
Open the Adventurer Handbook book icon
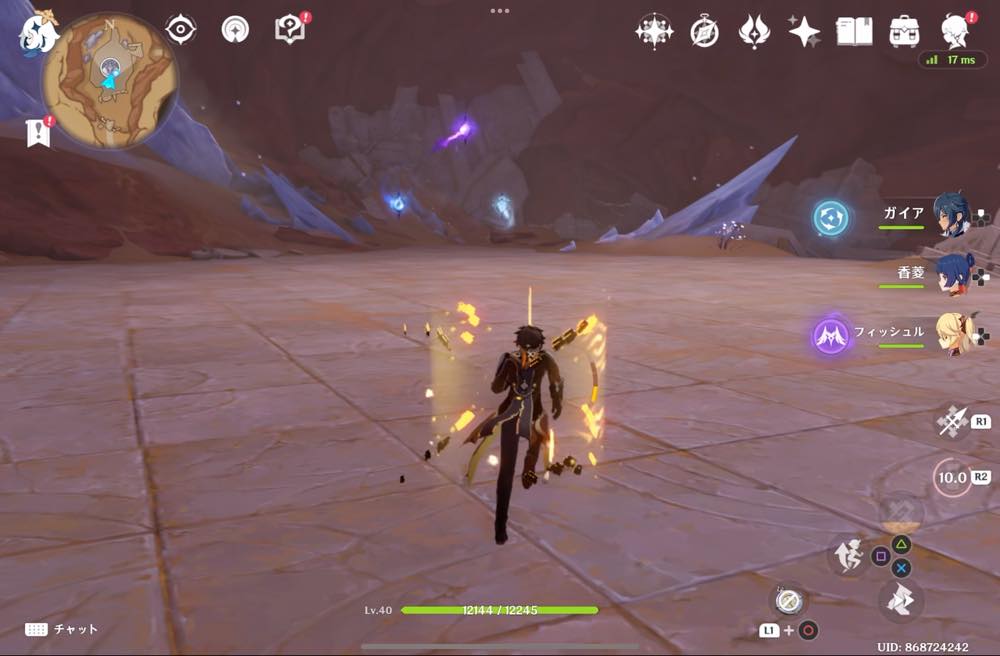click(x=854, y=31)
